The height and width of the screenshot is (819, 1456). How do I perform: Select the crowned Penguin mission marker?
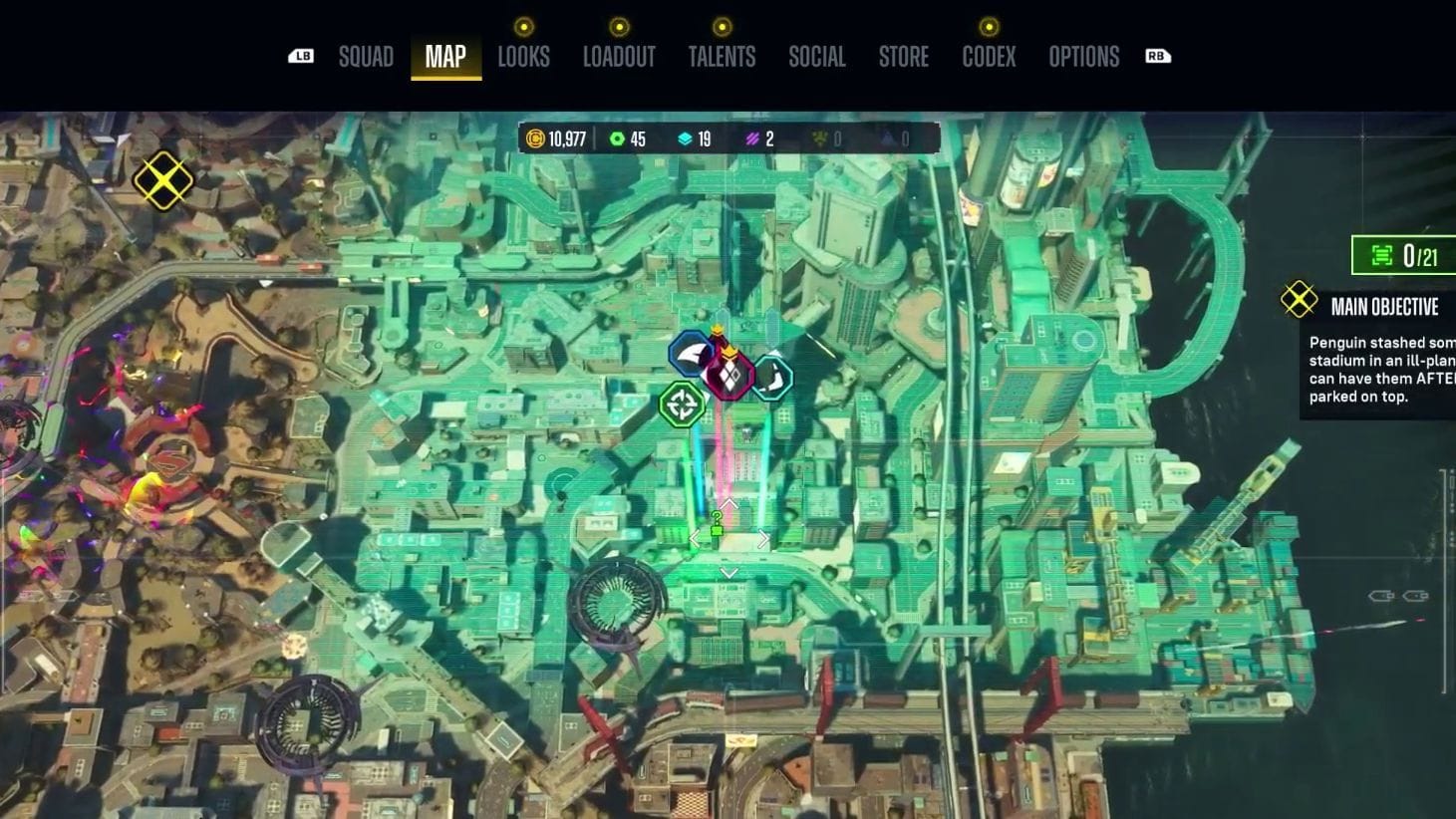pos(730,376)
